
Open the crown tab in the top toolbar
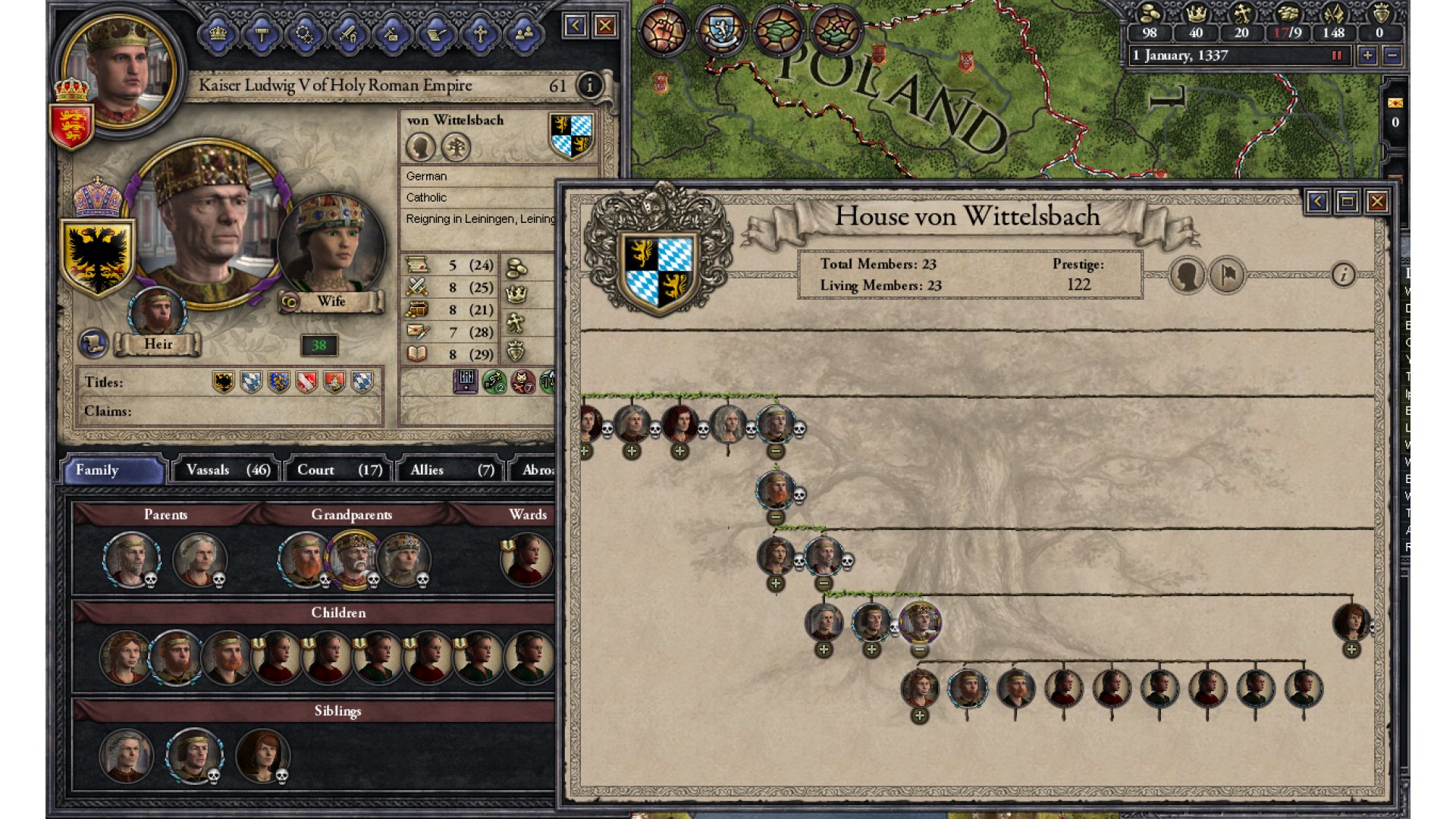tap(218, 34)
